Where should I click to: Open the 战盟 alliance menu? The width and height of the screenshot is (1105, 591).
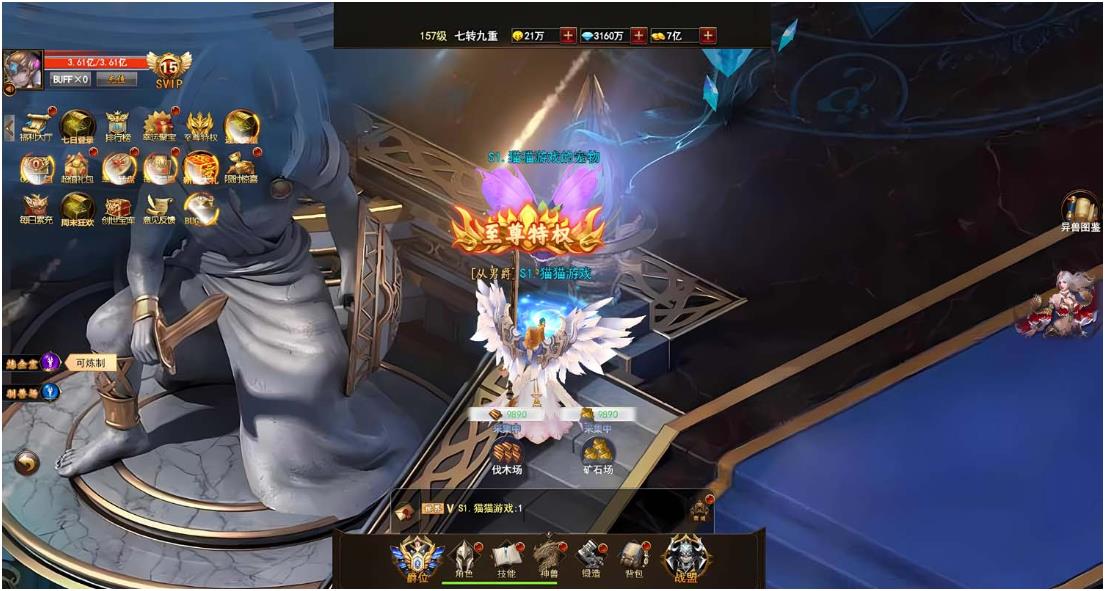[687, 556]
